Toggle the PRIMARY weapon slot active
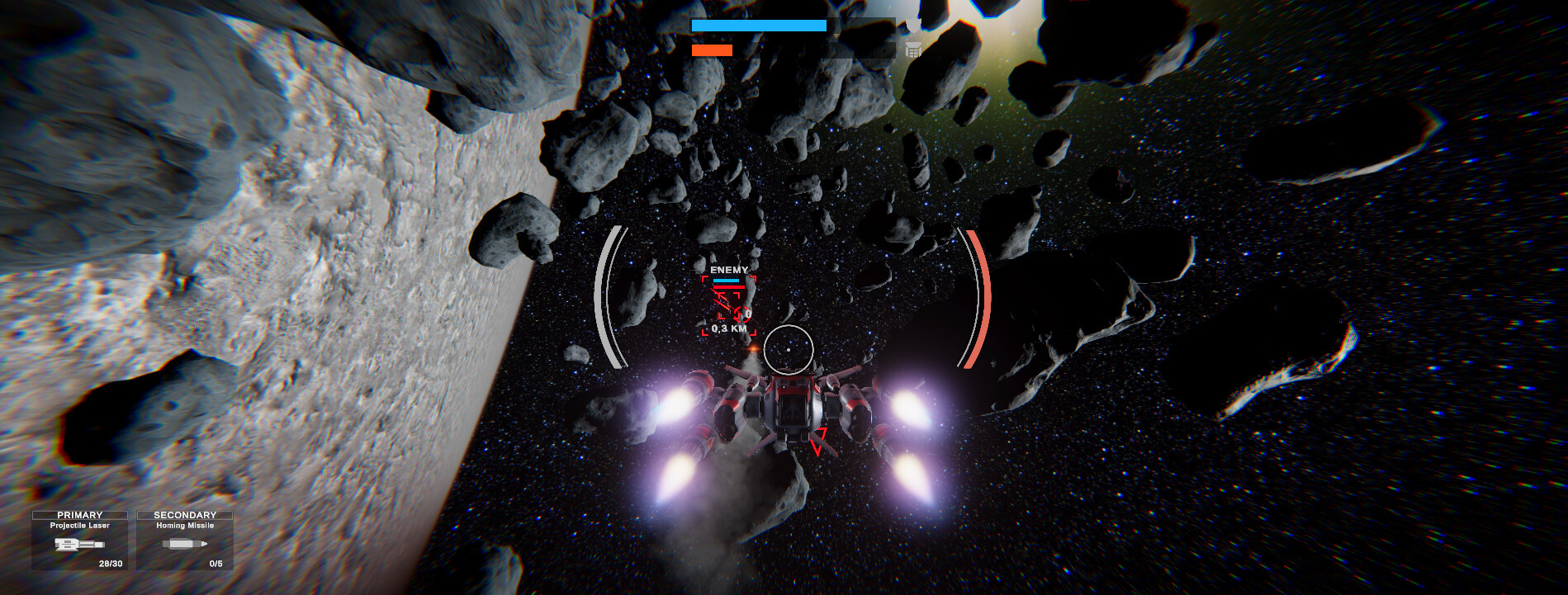Viewport: 1568px width, 595px height. 80,513
